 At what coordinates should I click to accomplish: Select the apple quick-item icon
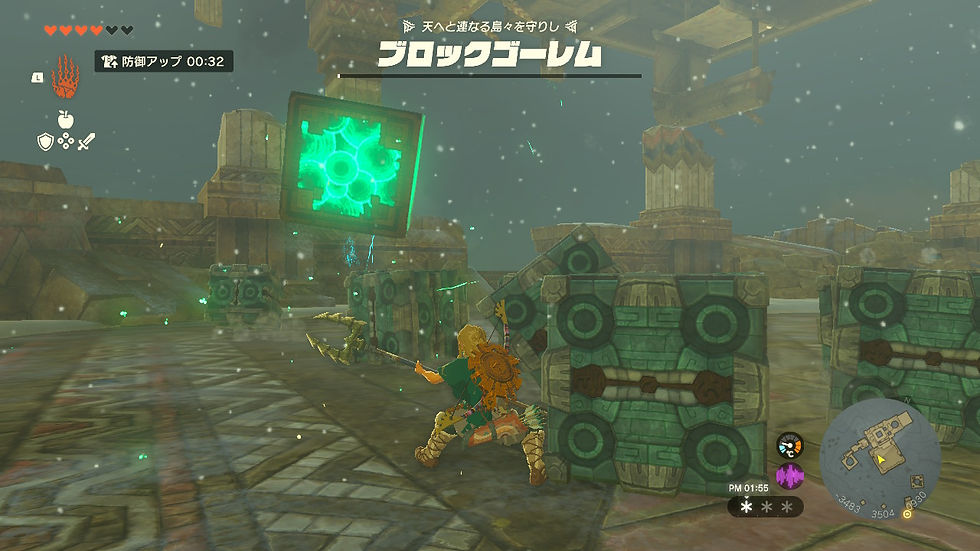click(65, 120)
